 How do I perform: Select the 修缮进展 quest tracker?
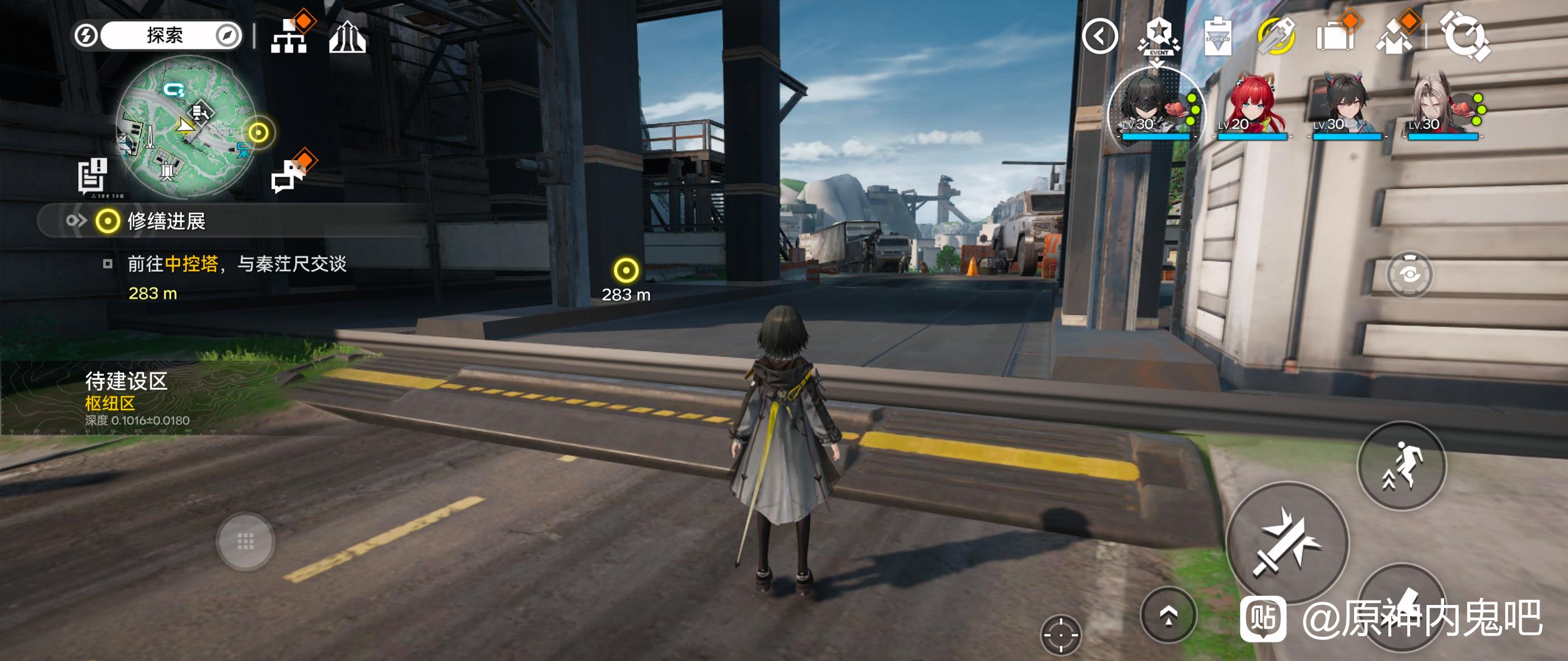point(166,221)
